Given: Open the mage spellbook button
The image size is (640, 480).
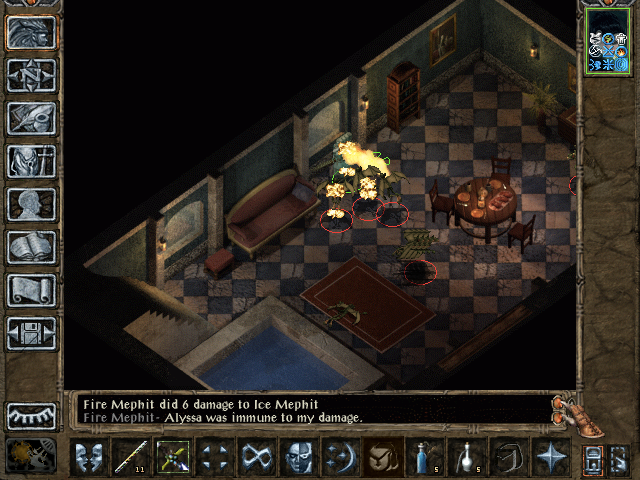Looking at the screenshot, I should click(32, 247).
